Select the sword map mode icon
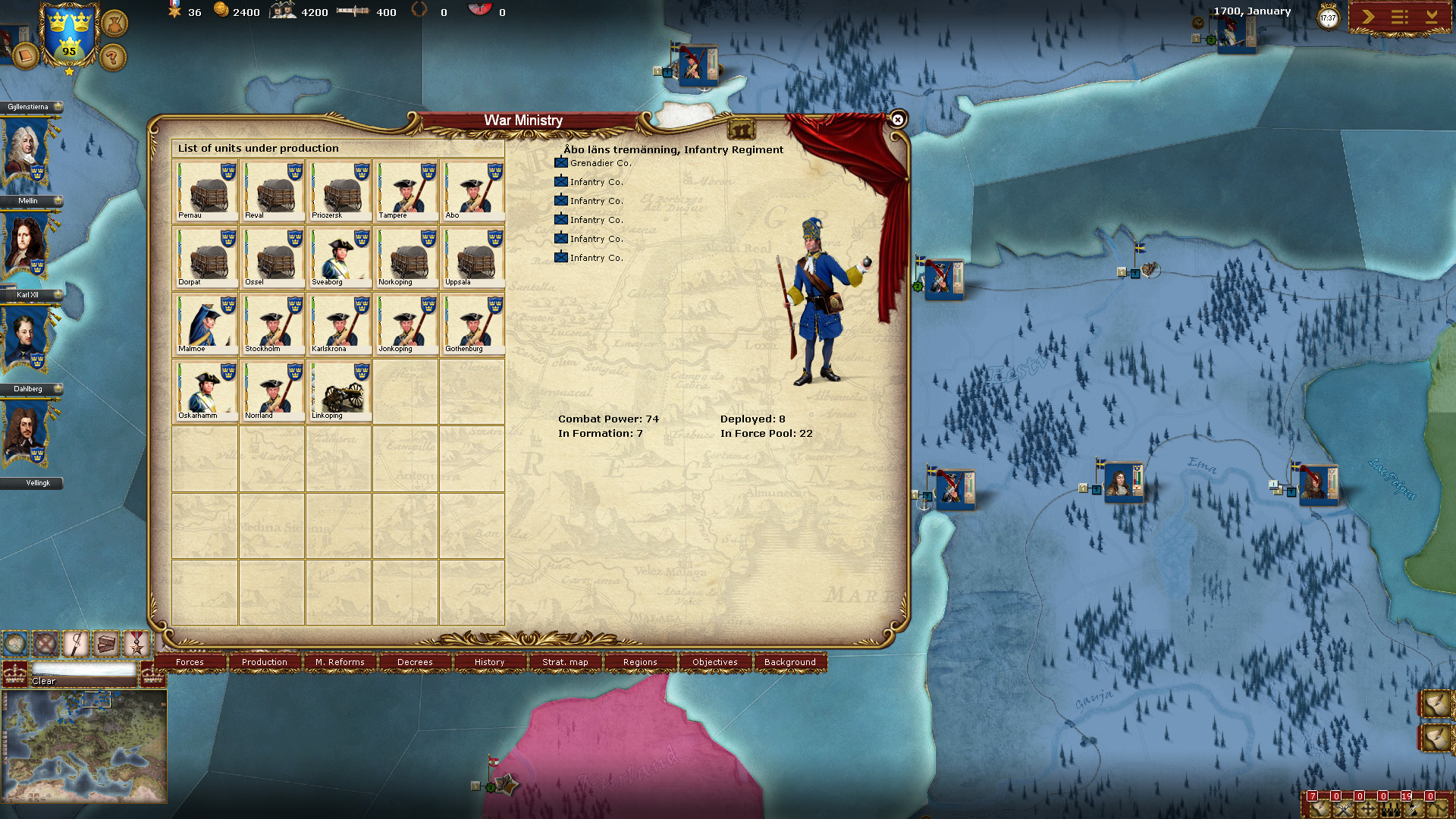Screen dimensions: 1456x819 pyautogui.click(x=74, y=643)
